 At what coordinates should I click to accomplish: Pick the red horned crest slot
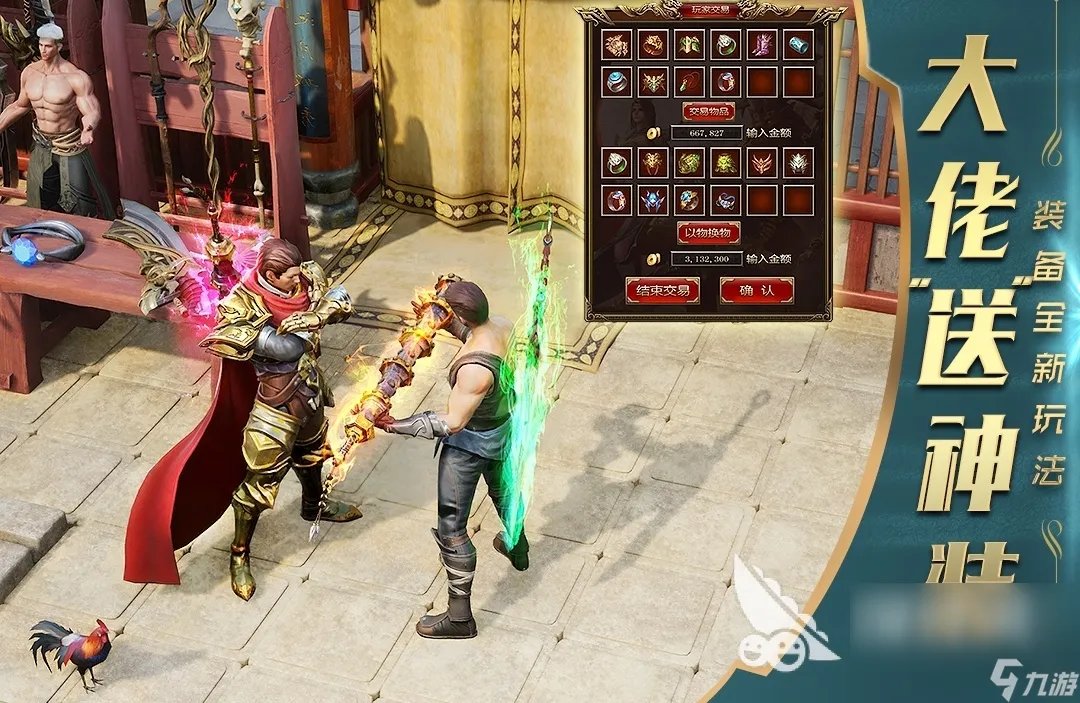pyautogui.click(x=763, y=162)
